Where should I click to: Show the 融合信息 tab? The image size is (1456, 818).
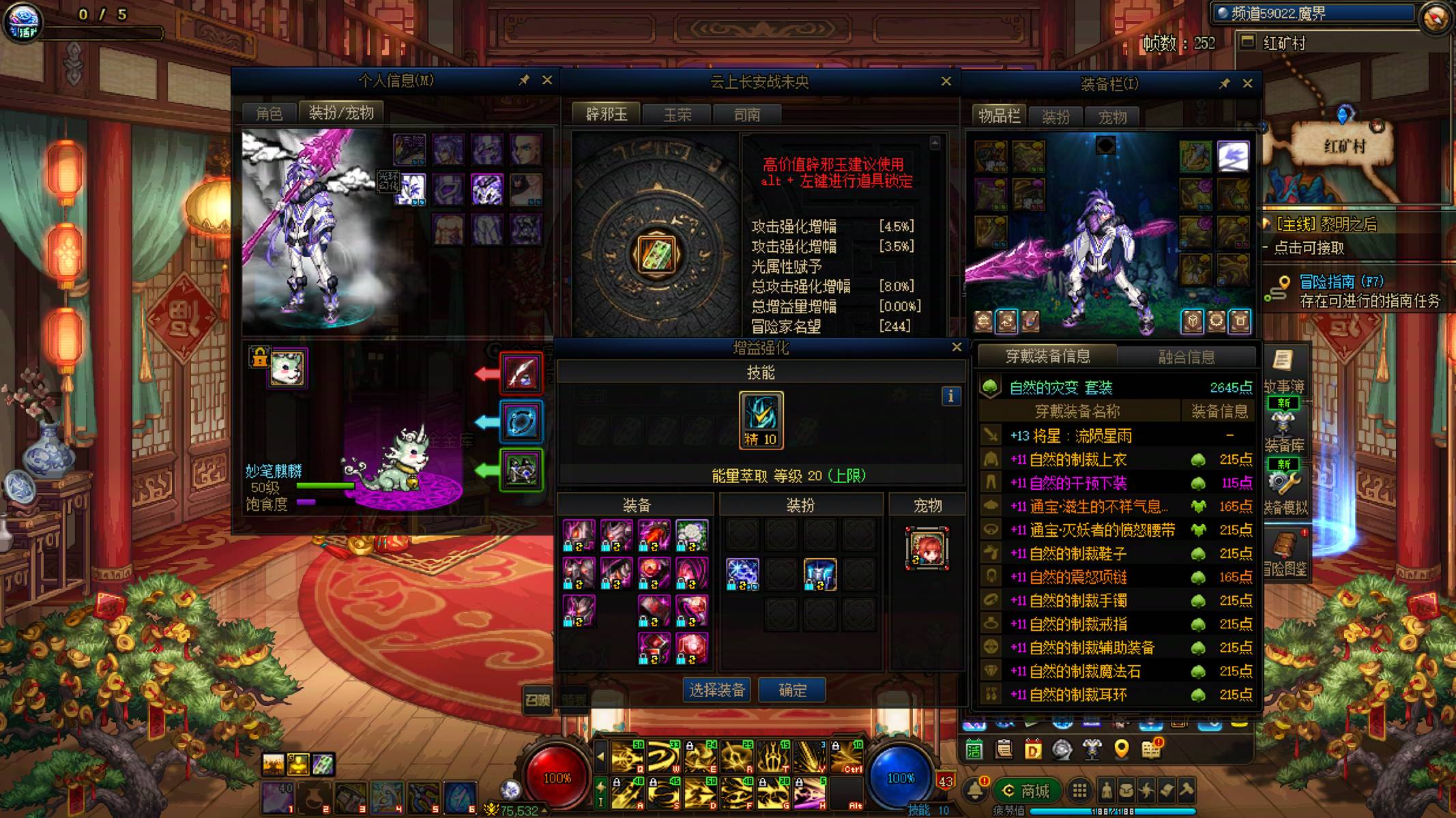(x=1186, y=357)
